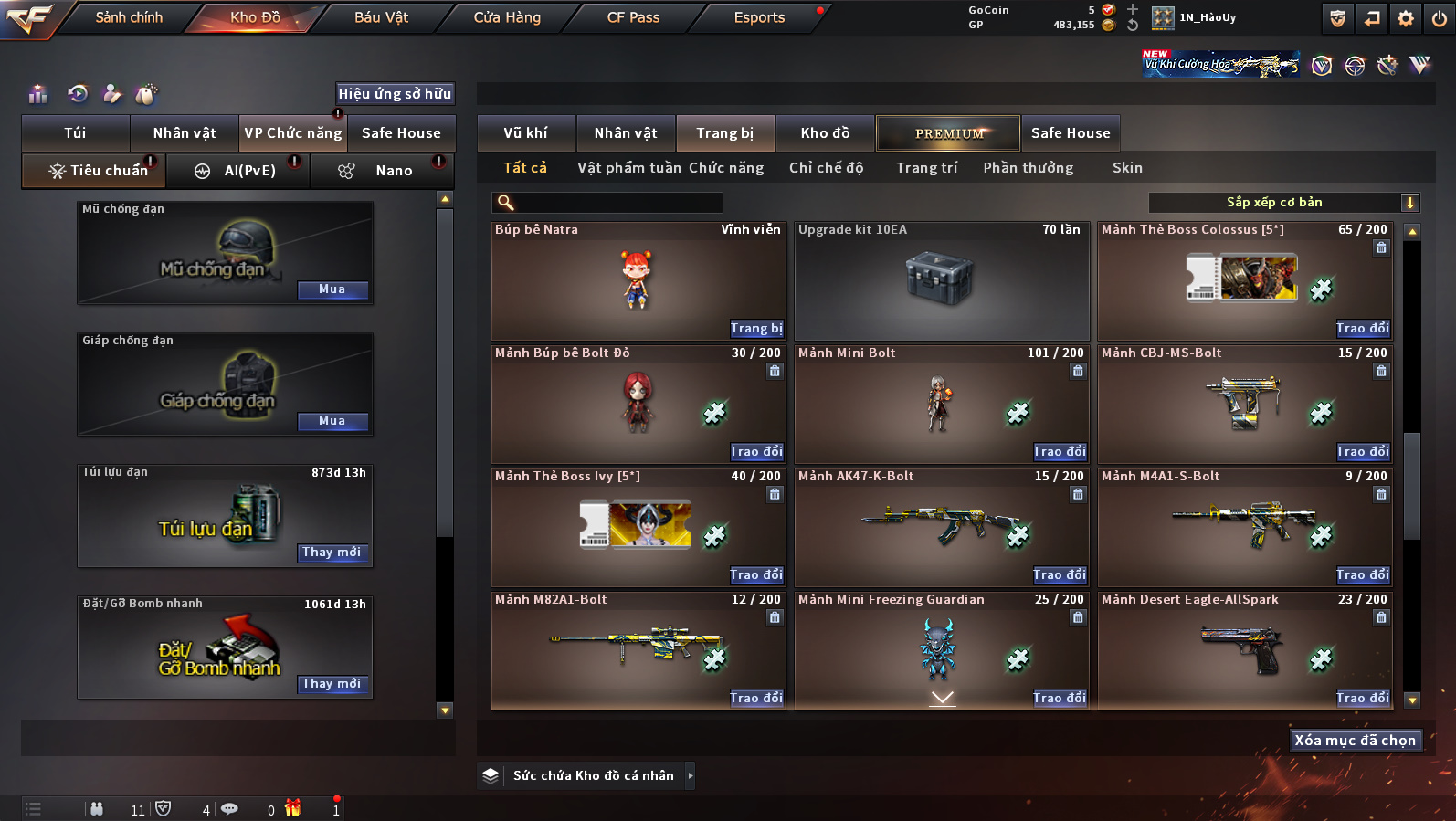Open the Sắp xếp cơ bản dropdown
Screen dimensions: 1456x821
pos(1282,203)
